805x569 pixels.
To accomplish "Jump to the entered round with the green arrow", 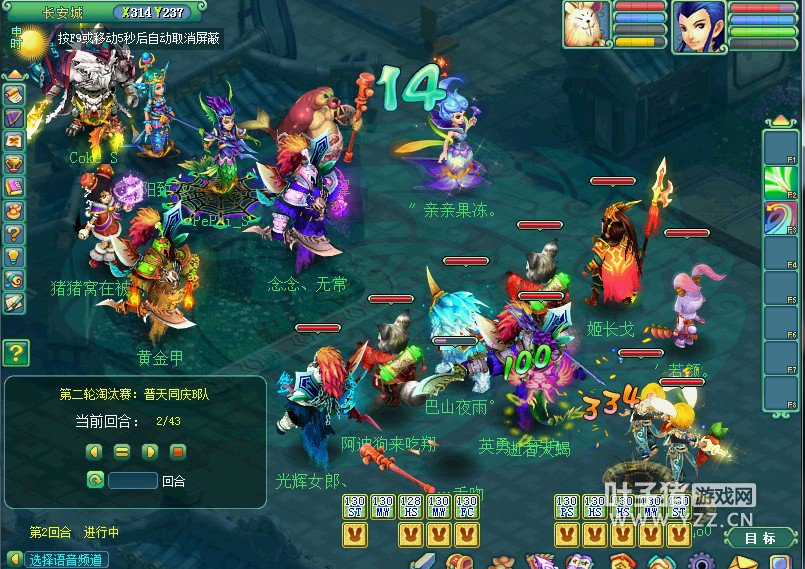I will tap(95, 480).
